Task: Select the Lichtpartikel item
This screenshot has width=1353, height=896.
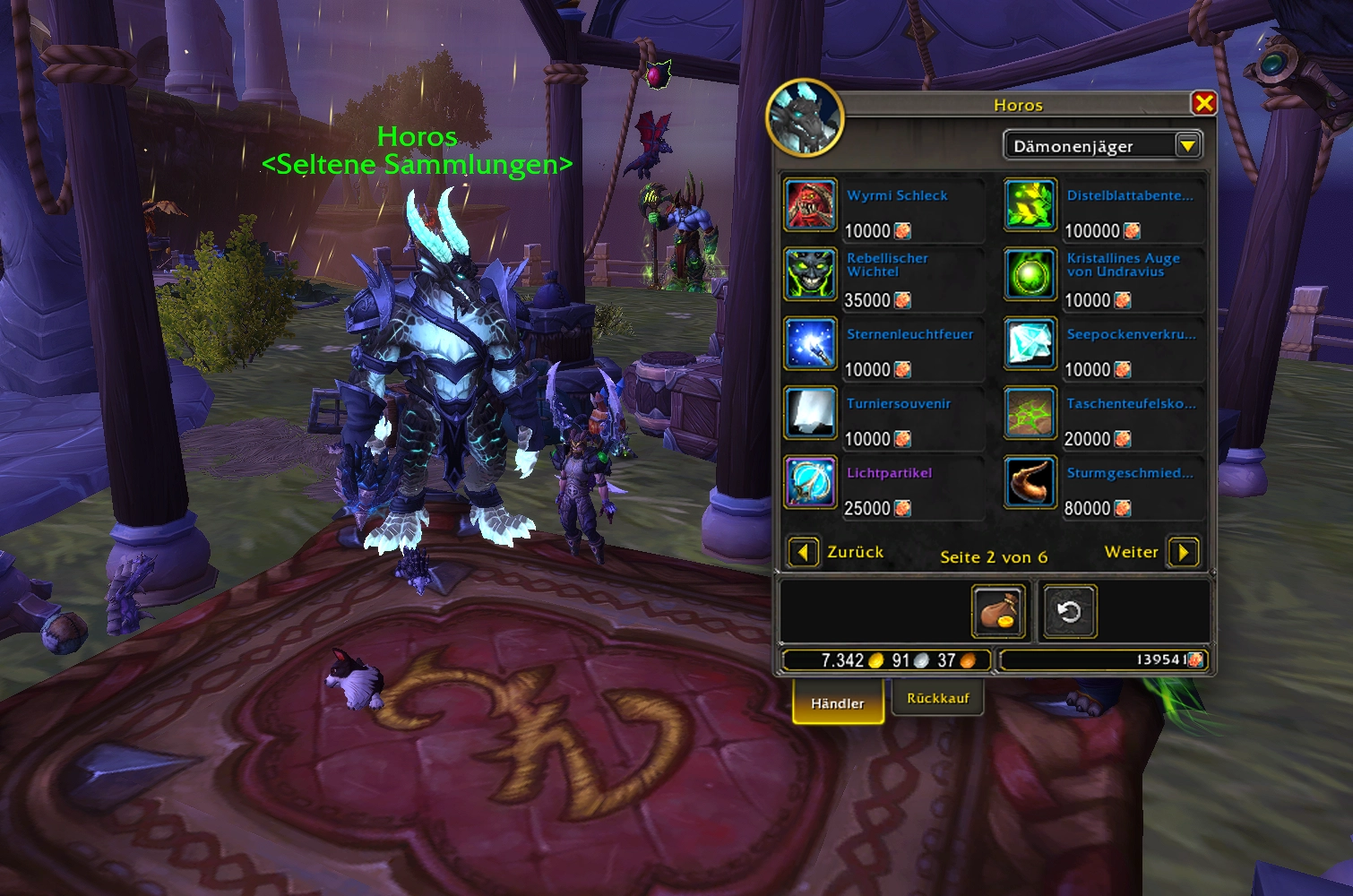Action: coord(811,482)
